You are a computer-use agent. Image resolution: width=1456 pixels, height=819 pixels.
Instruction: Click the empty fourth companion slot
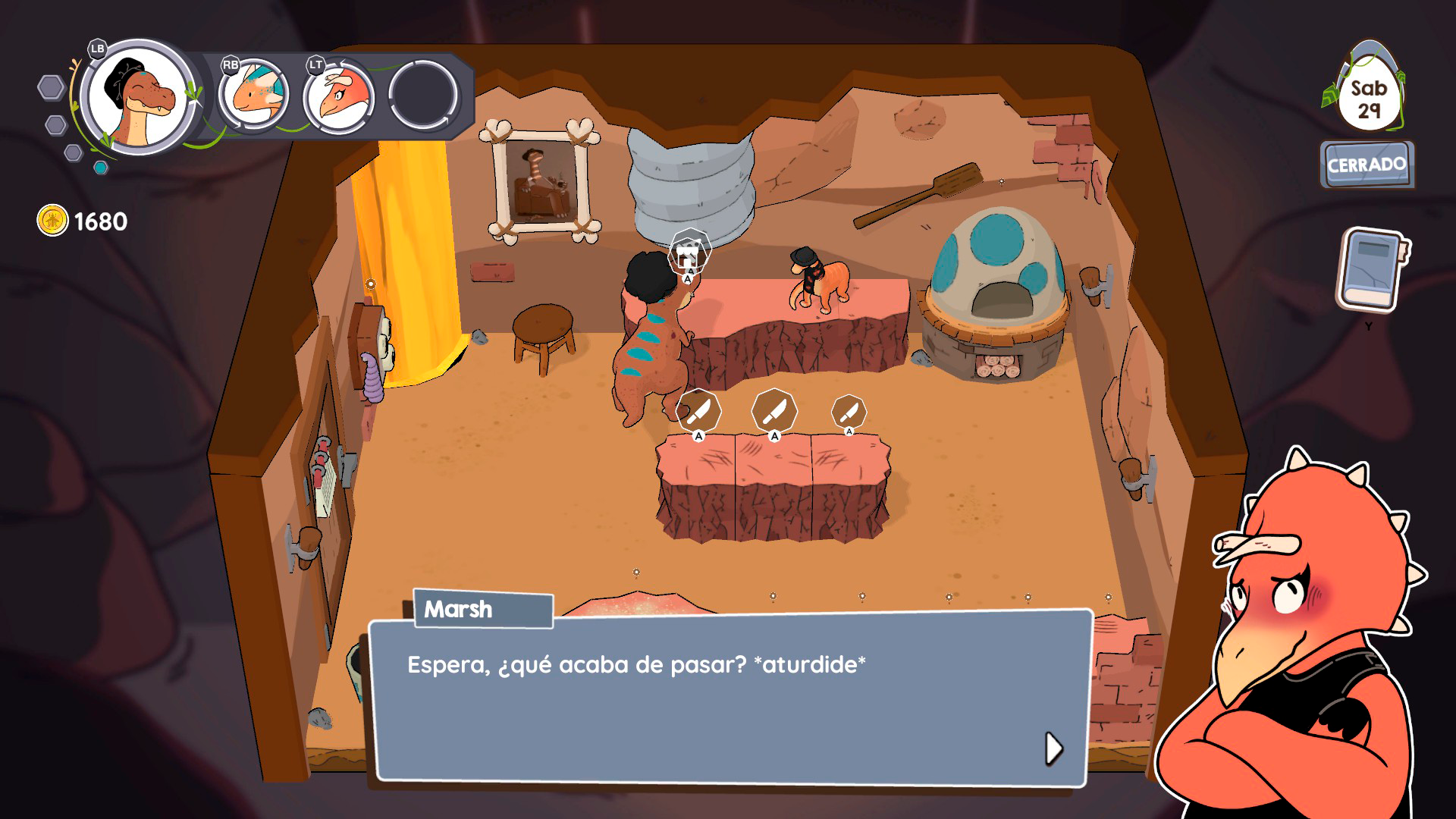pyautogui.click(x=422, y=96)
